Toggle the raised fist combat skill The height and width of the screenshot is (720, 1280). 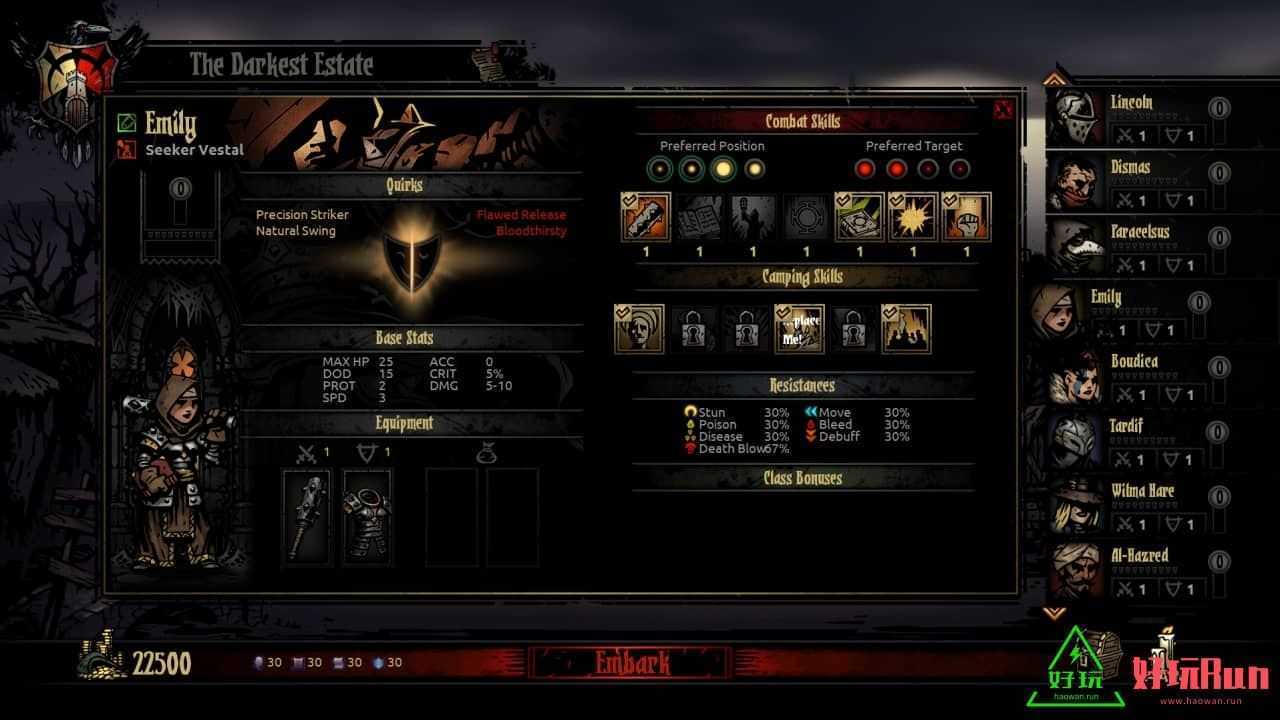tap(966, 217)
